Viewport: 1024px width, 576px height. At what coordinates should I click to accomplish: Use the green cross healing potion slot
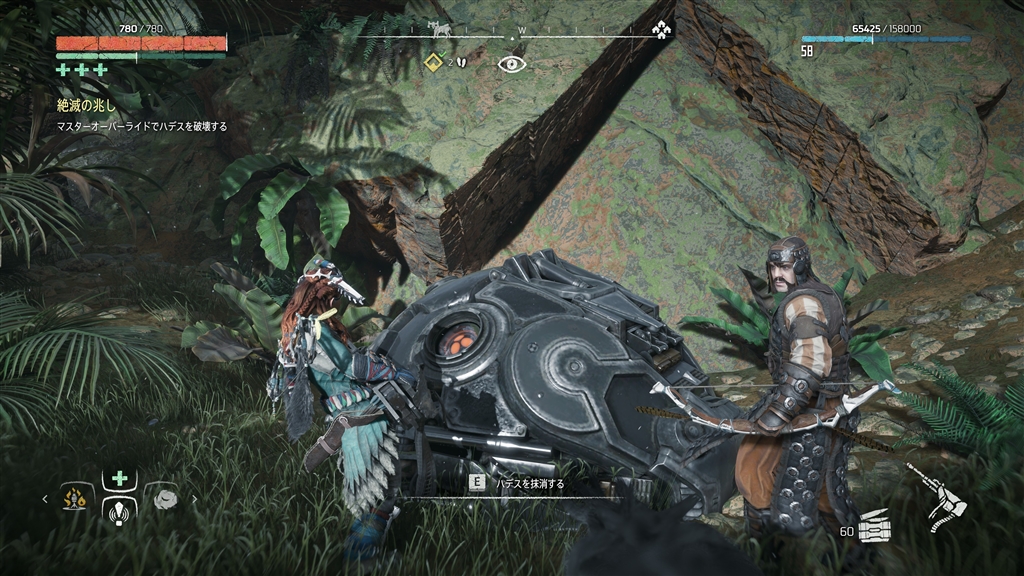pyautogui.click(x=120, y=479)
